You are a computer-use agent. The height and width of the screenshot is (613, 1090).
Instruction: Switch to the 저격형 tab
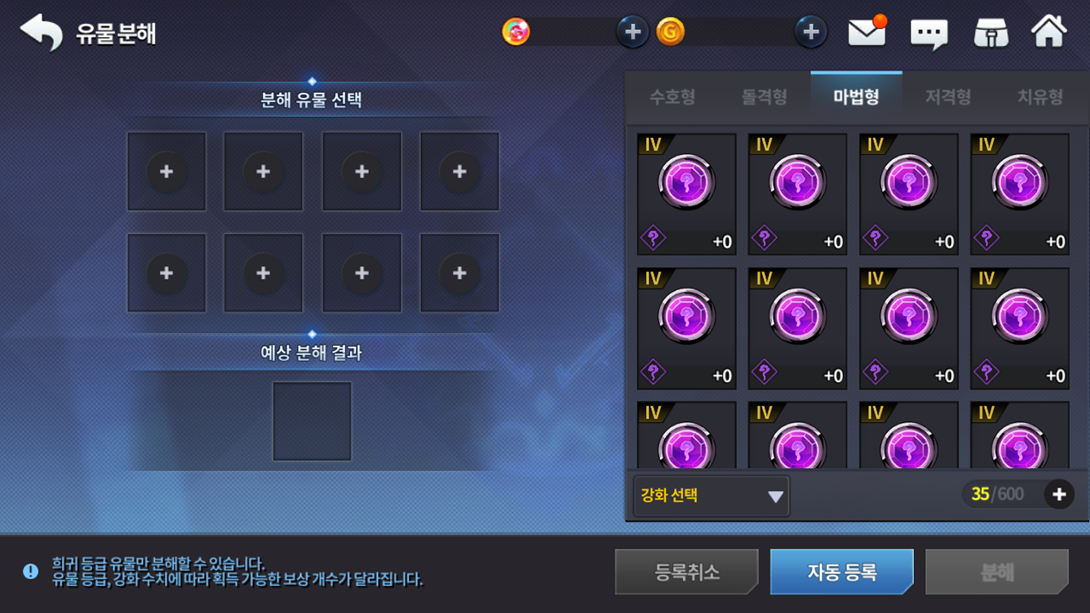point(948,97)
